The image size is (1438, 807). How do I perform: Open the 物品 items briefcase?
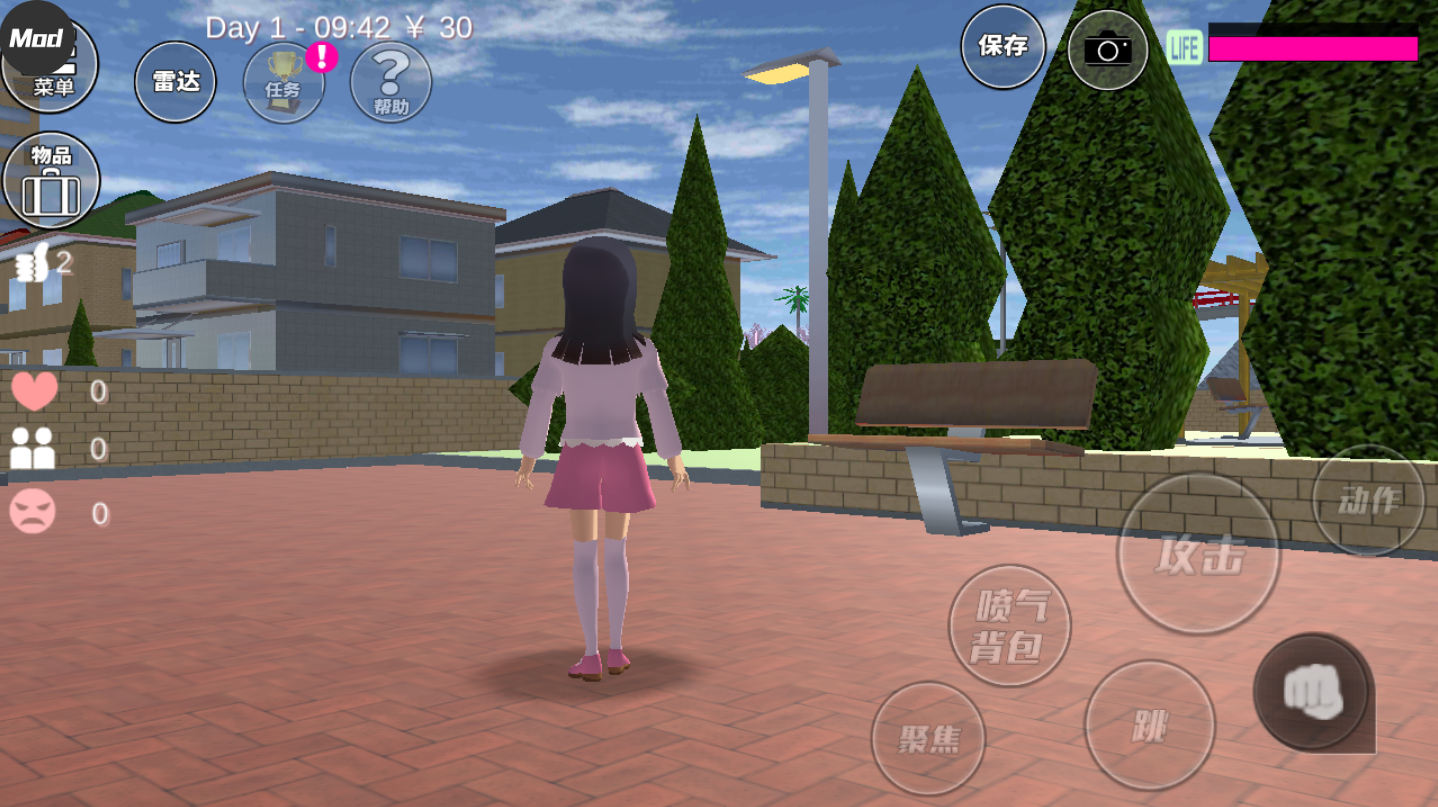(x=51, y=181)
